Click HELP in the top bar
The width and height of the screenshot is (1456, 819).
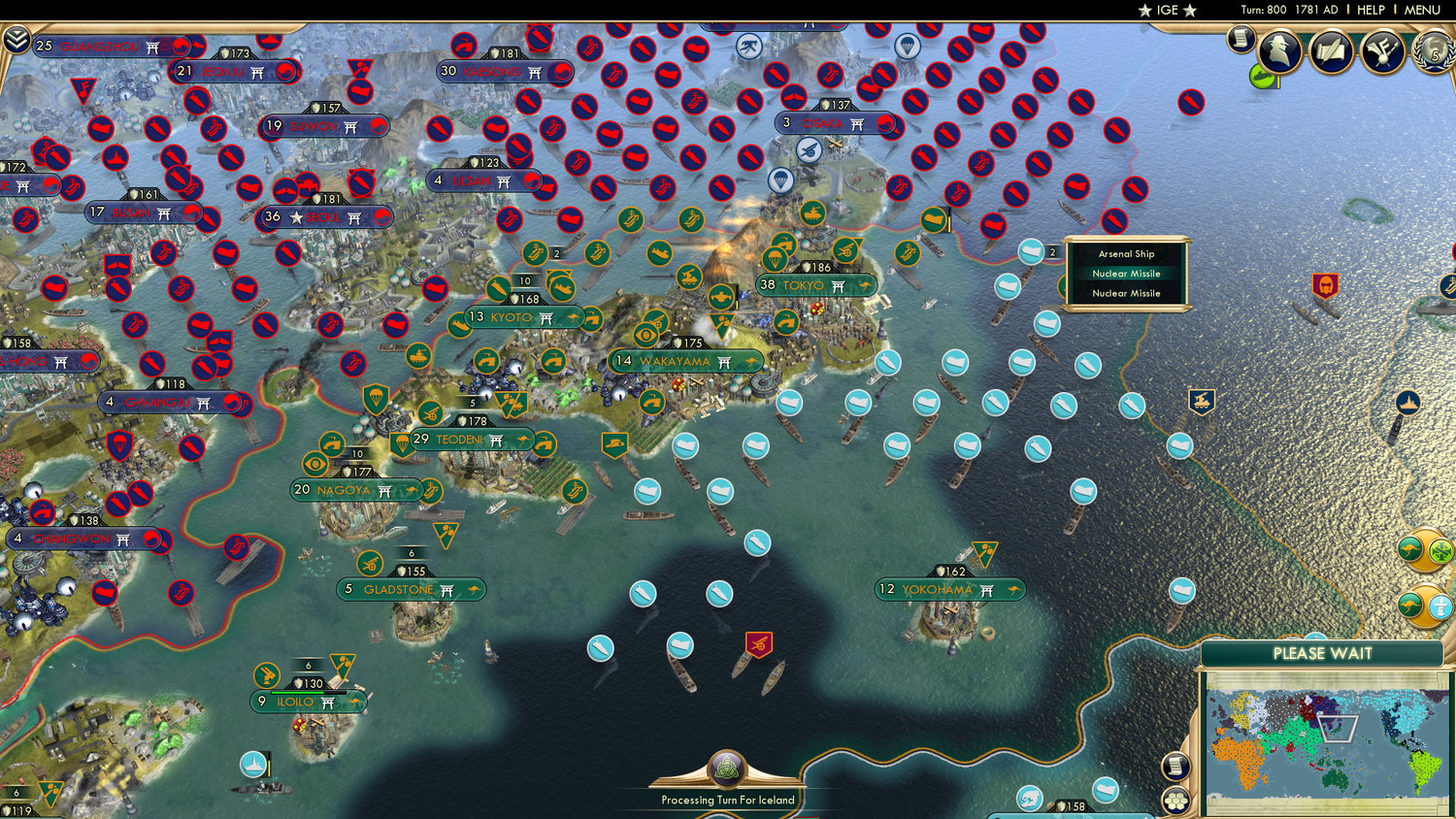tap(1371, 9)
